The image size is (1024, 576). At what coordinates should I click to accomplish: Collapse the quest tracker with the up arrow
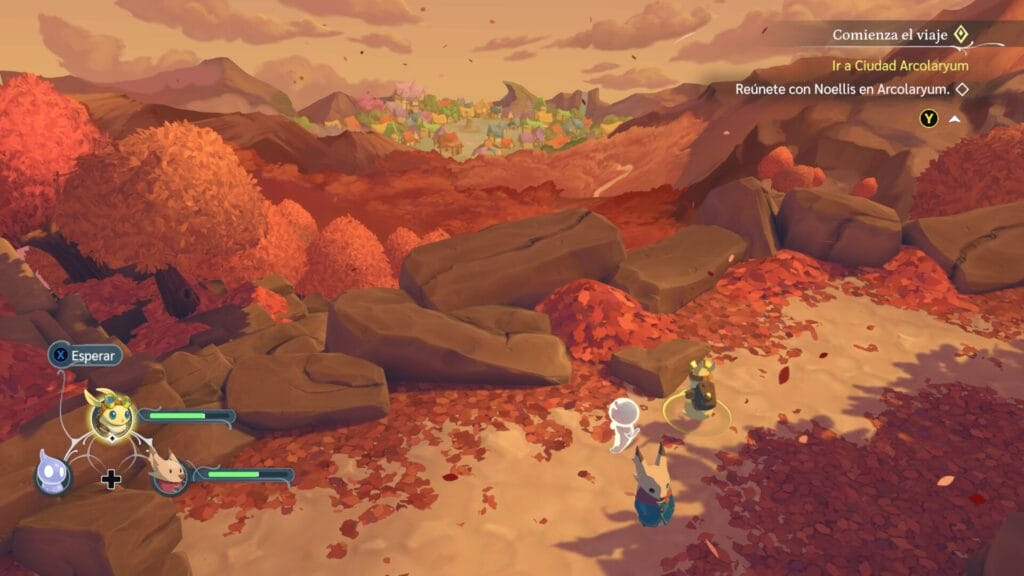pos(955,119)
